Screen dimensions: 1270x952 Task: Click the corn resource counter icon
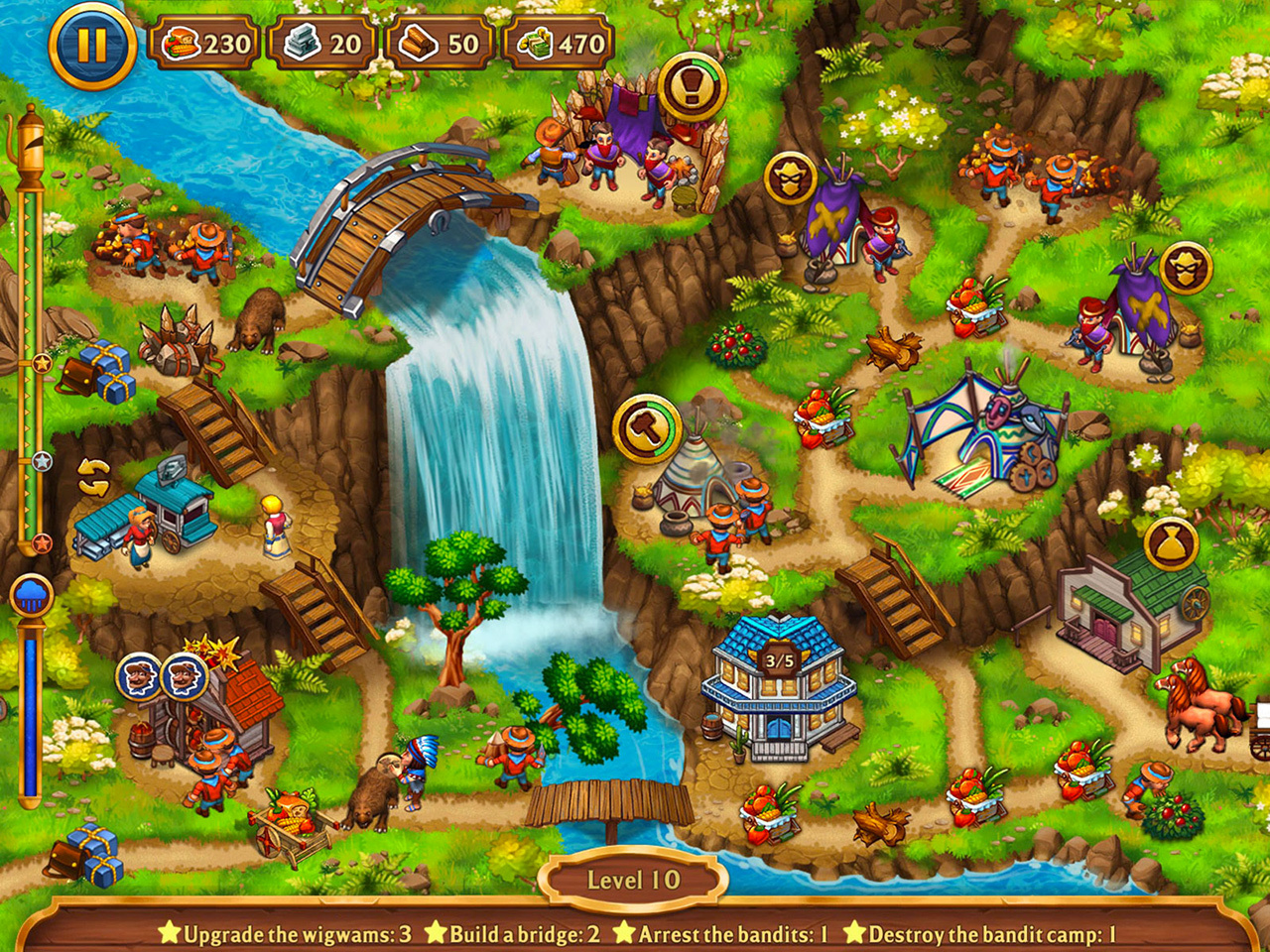(183, 41)
